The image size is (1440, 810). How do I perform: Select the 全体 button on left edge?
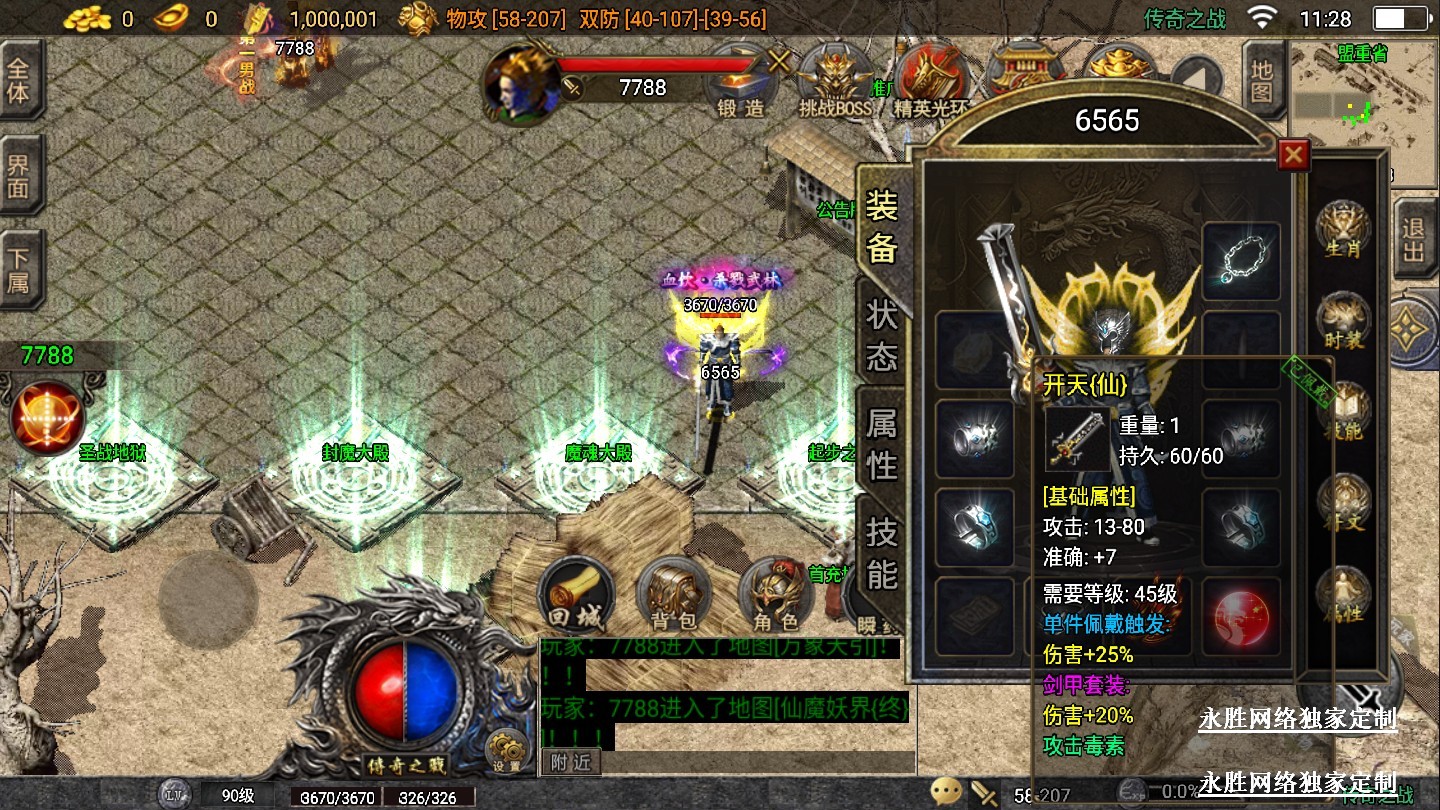pyautogui.click(x=19, y=81)
